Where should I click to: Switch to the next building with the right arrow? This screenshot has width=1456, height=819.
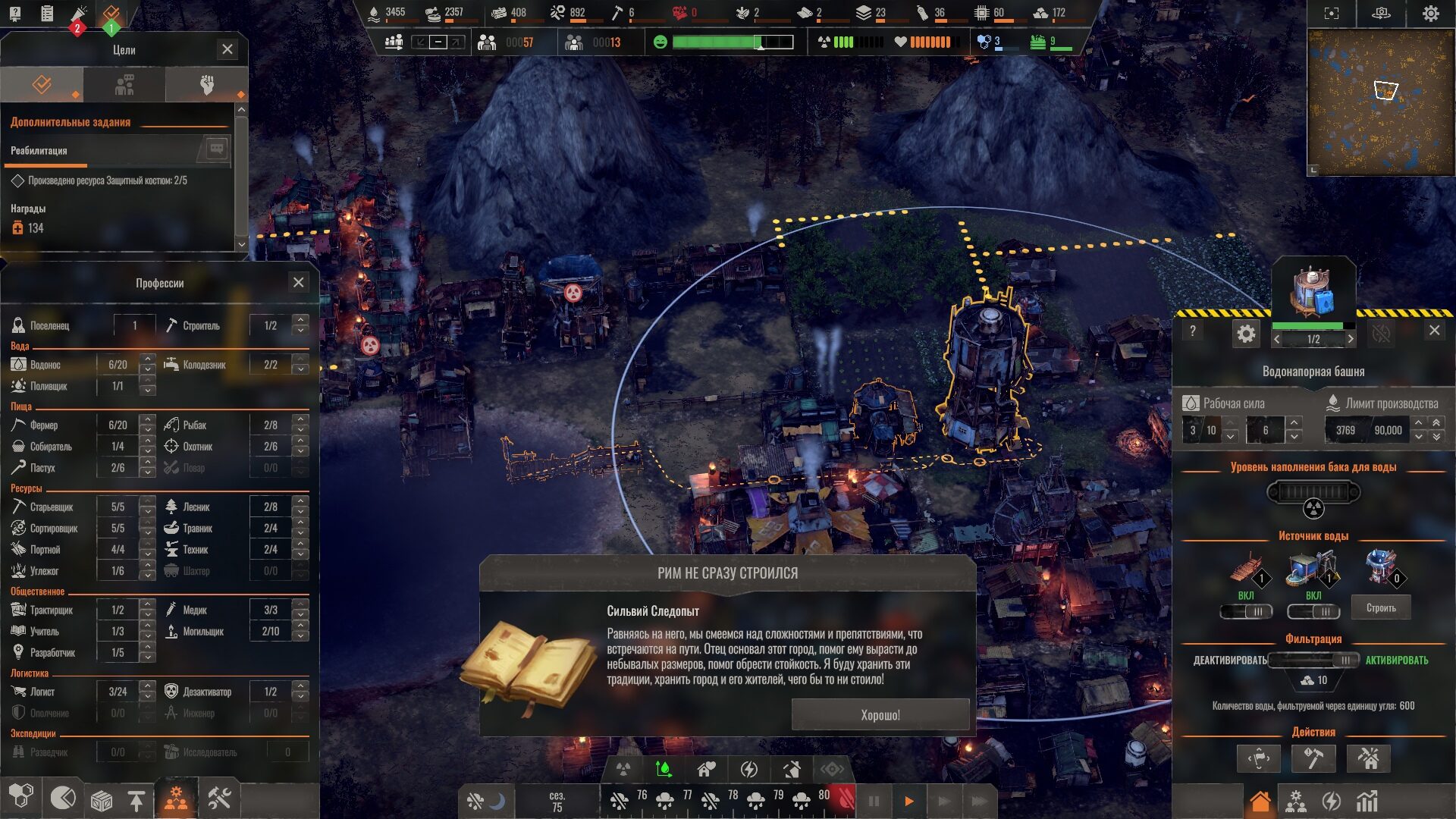point(1350,339)
